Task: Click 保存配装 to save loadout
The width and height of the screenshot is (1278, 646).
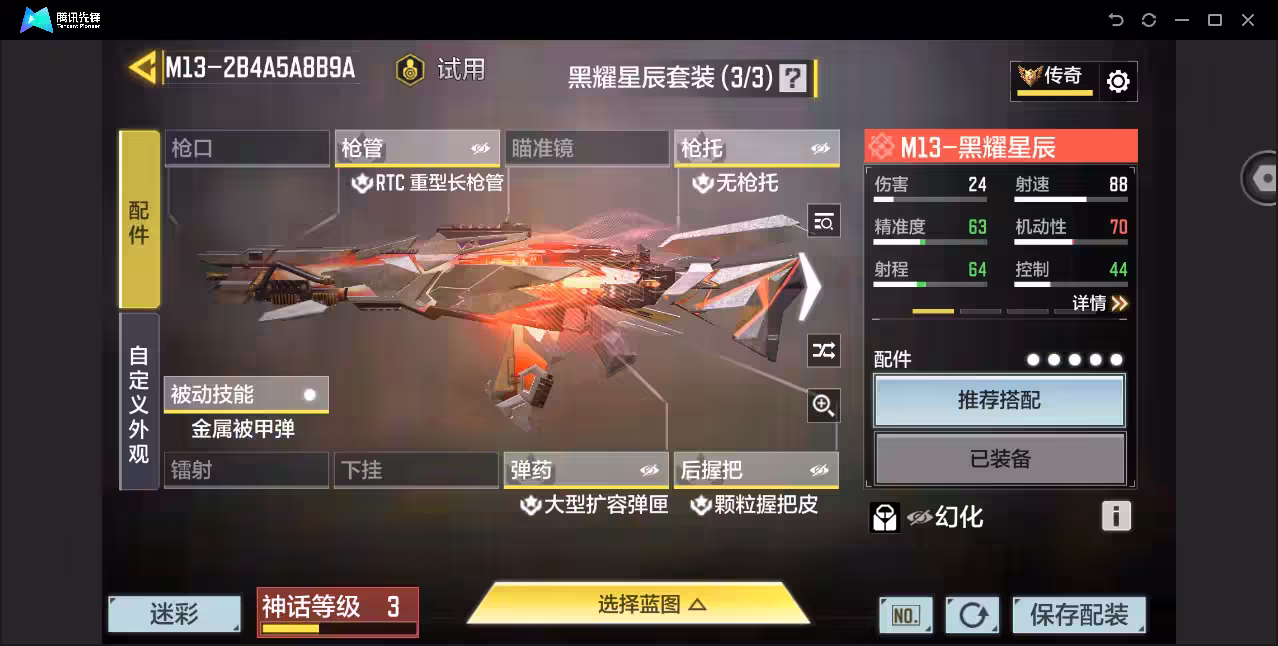Action: (1078, 614)
